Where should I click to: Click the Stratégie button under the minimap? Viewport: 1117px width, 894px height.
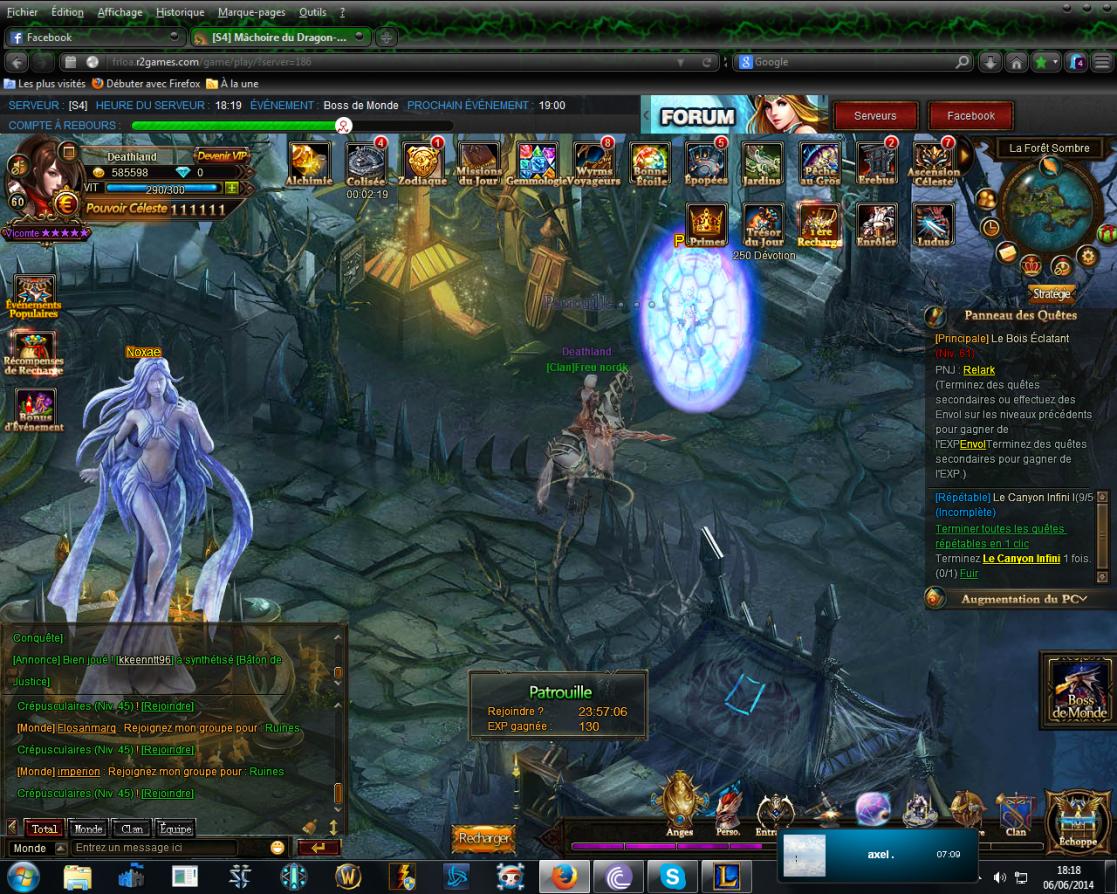[1051, 294]
